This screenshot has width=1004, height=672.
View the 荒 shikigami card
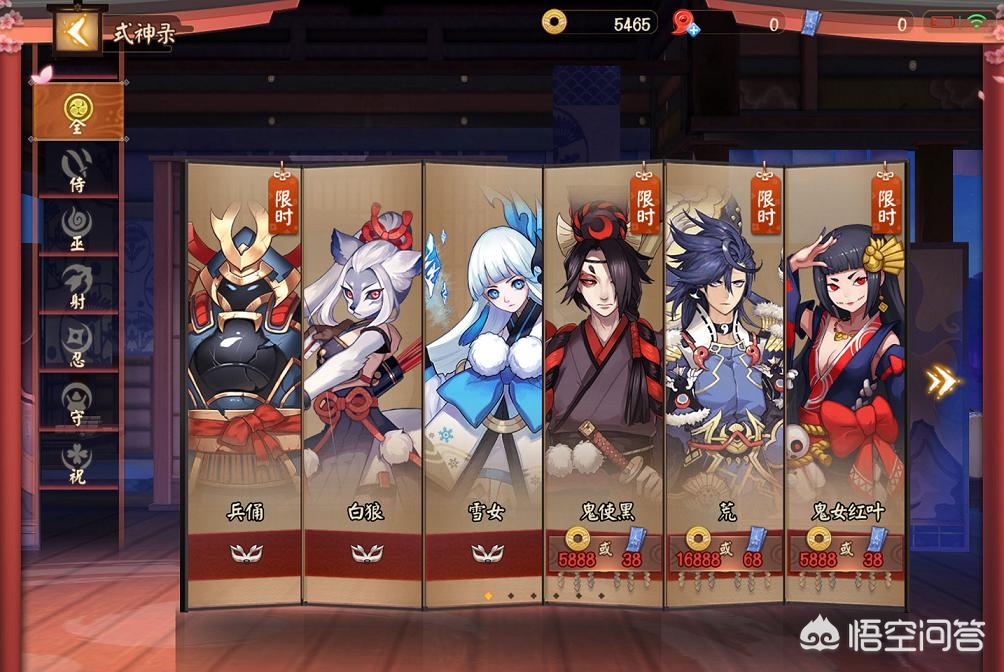pos(725,380)
